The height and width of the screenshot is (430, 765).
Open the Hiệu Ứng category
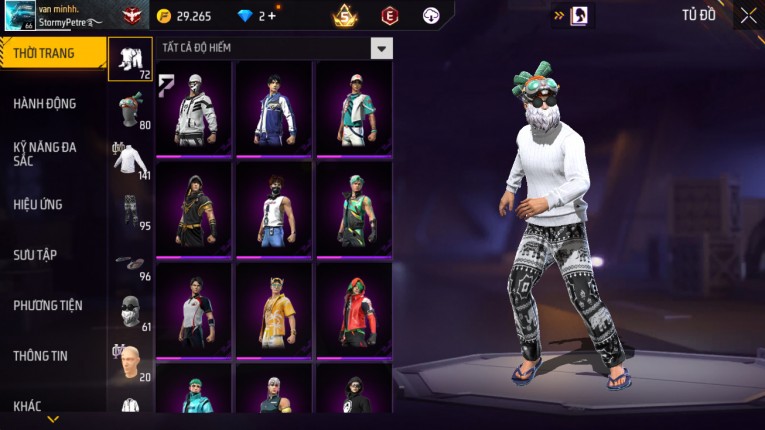tap(38, 205)
